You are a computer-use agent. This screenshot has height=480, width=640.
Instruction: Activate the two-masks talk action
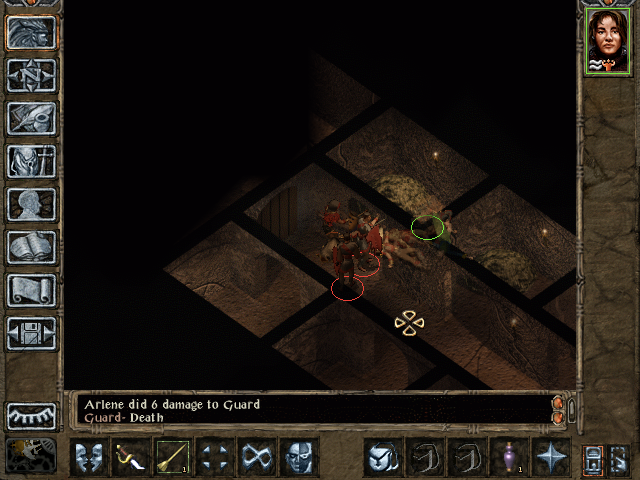coord(88,457)
